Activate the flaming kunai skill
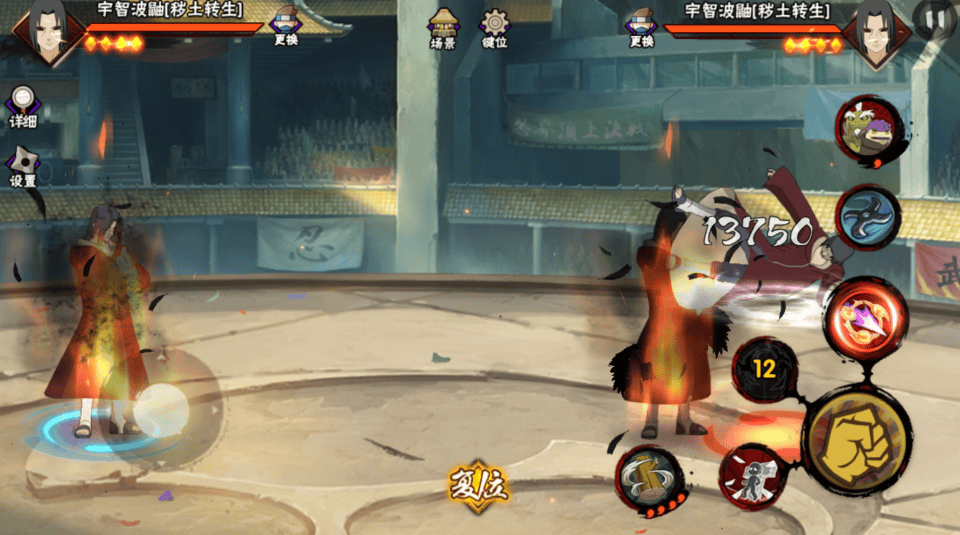The image size is (960, 535). point(865,315)
